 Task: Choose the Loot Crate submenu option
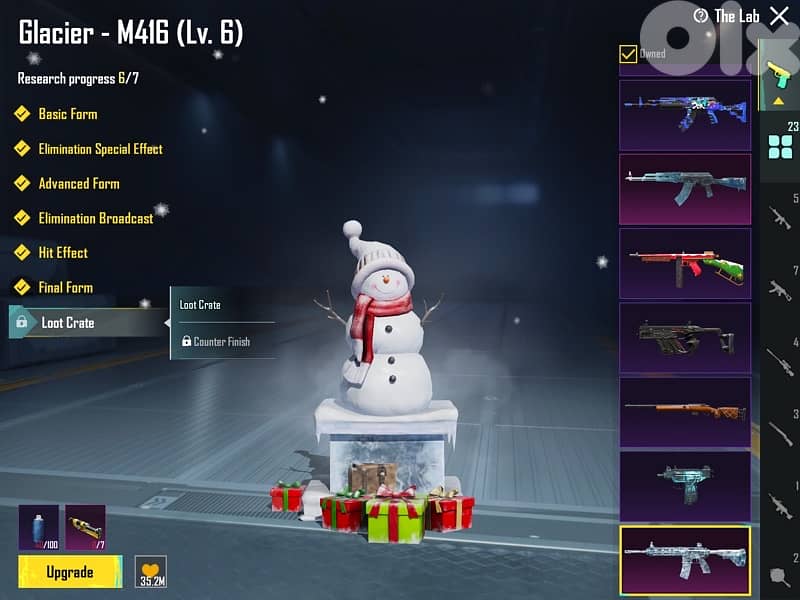(x=200, y=305)
